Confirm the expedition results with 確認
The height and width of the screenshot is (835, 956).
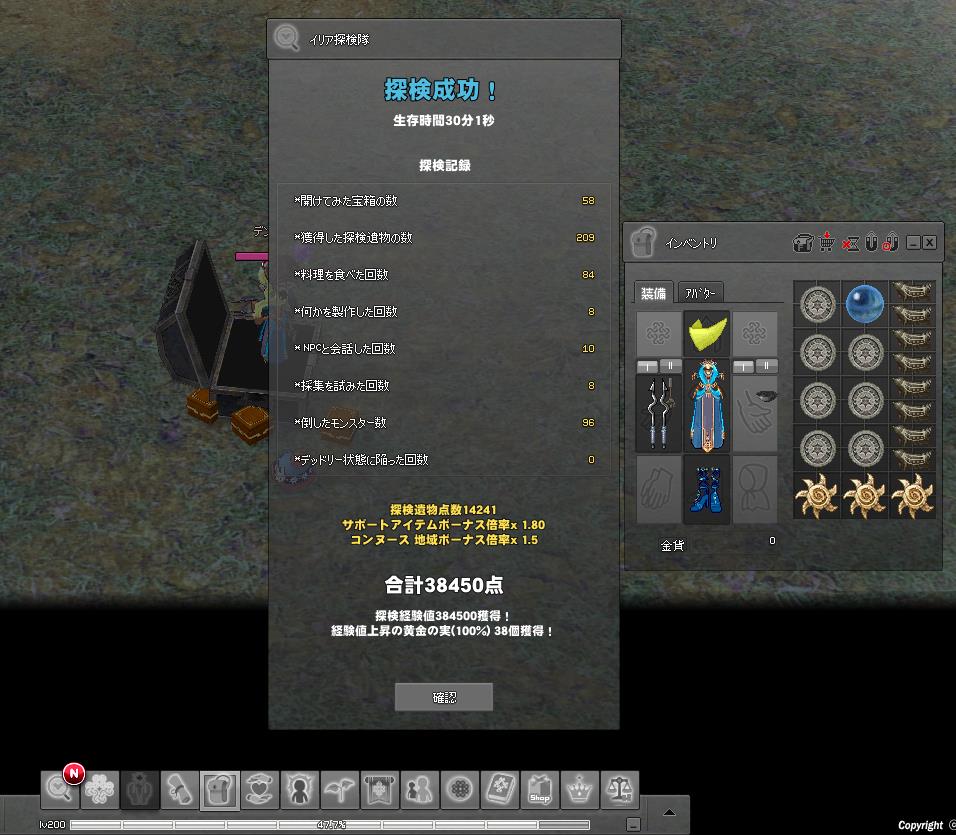444,697
